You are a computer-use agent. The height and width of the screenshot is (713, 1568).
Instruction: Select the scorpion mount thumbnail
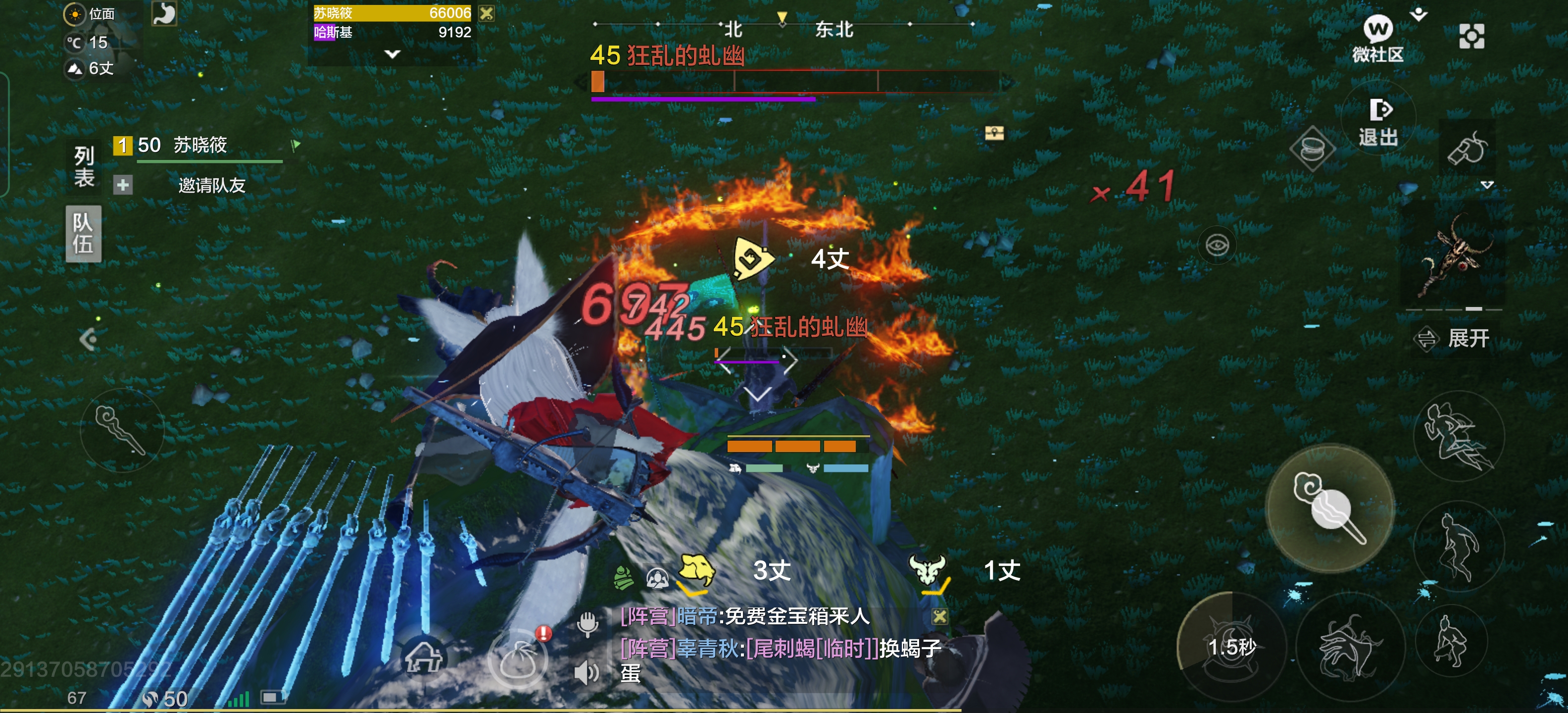pos(1454,256)
